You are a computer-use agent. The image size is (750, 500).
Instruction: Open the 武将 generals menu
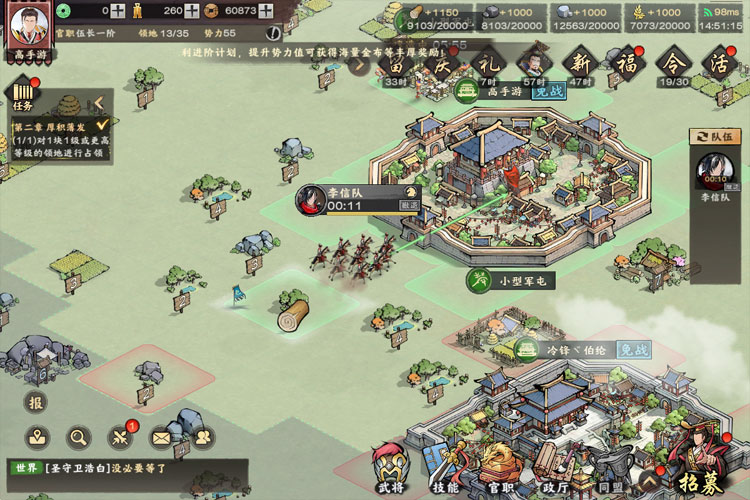[x=390, y=470]
